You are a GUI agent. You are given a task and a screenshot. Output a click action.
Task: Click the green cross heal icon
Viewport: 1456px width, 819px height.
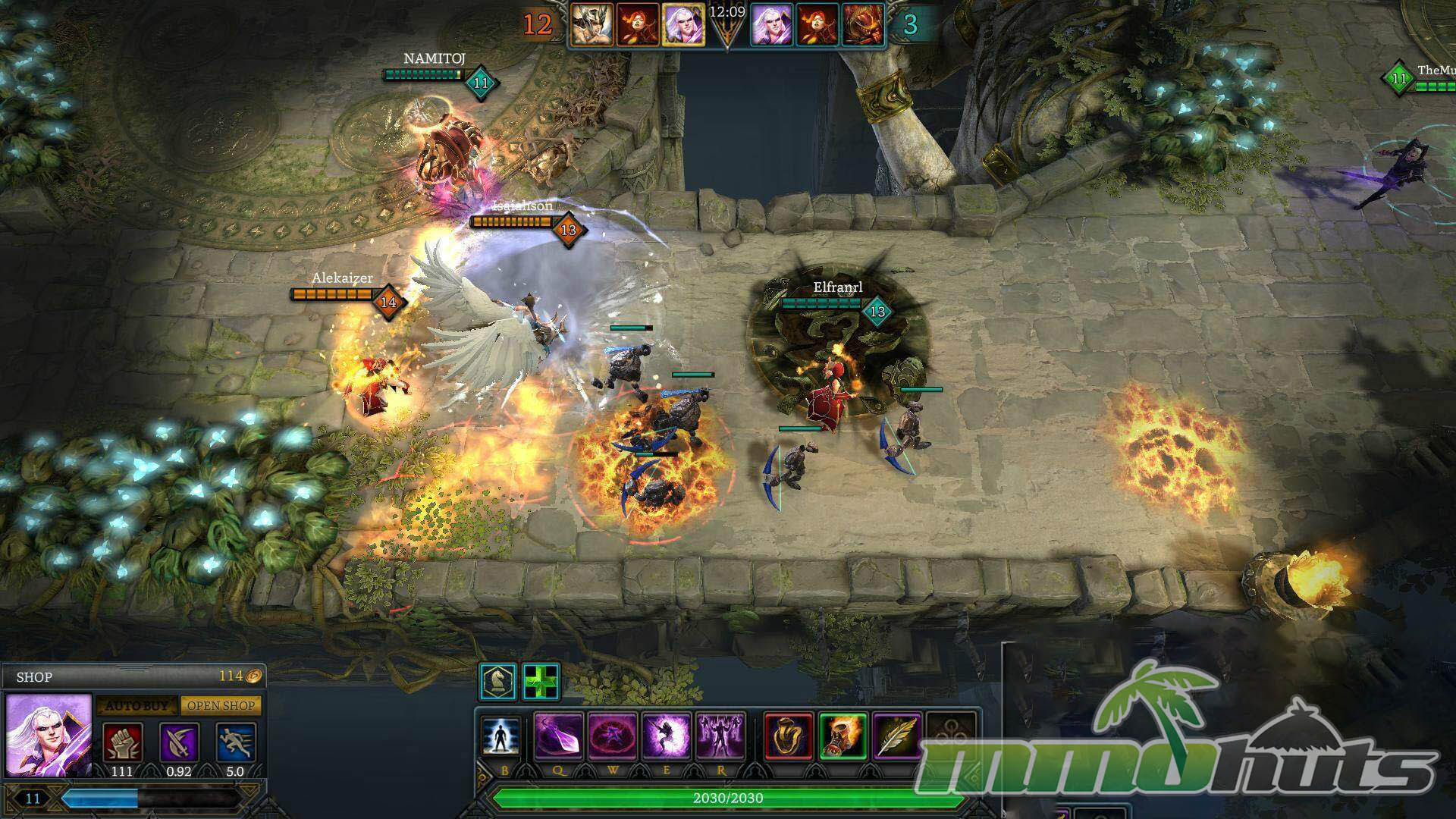coord(541,681)
